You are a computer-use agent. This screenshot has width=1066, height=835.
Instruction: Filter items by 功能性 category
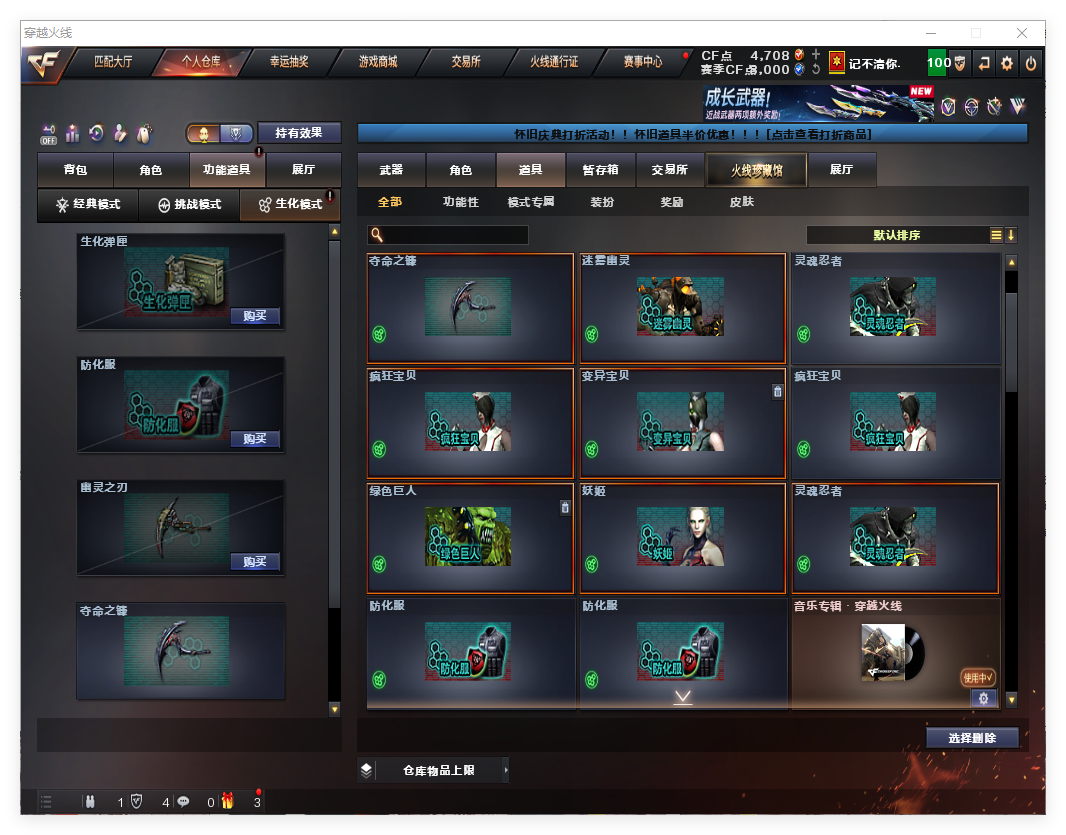coord(461,202)
